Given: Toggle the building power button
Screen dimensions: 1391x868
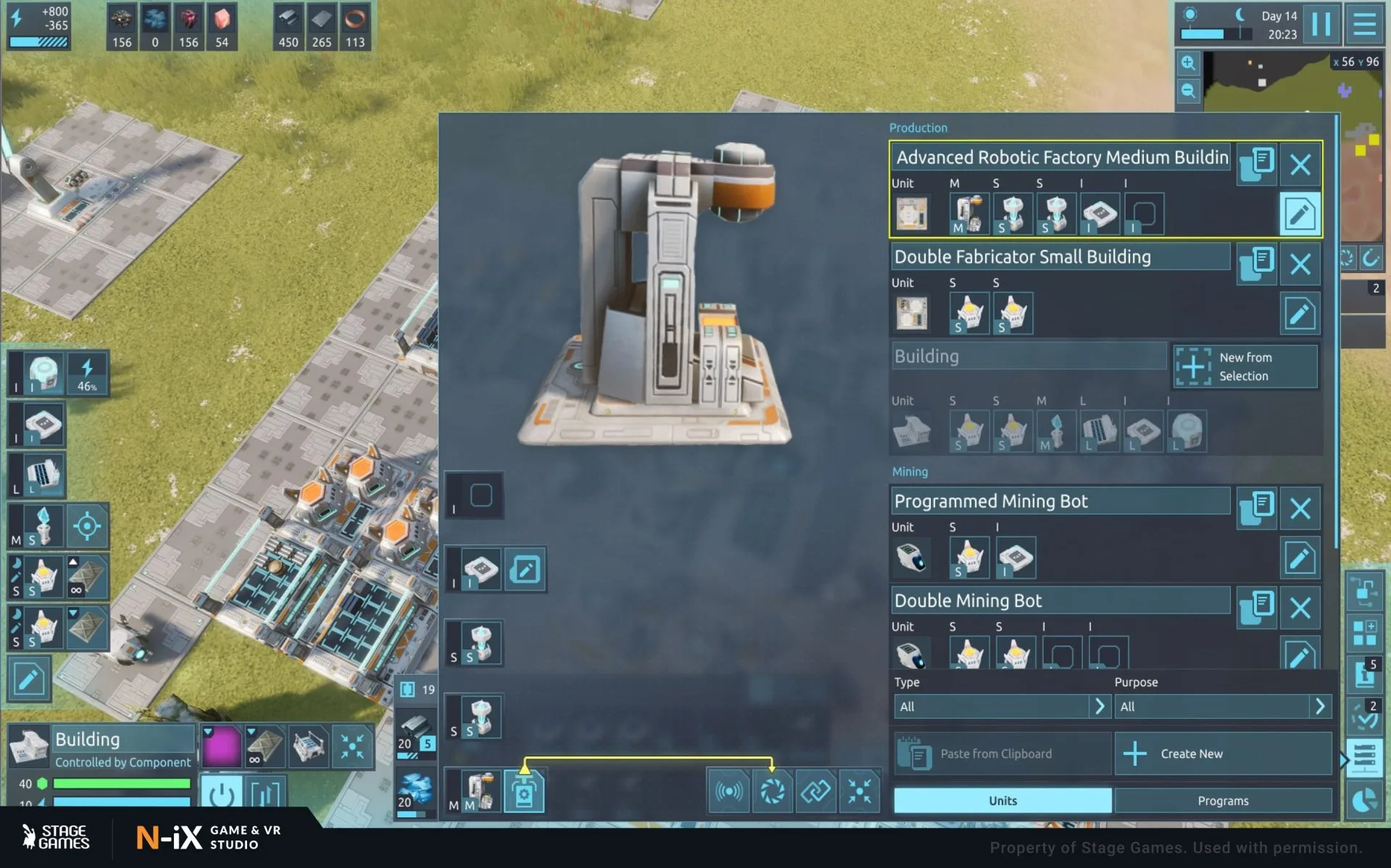Looking at the screenshot, I should tap(221, 794).
